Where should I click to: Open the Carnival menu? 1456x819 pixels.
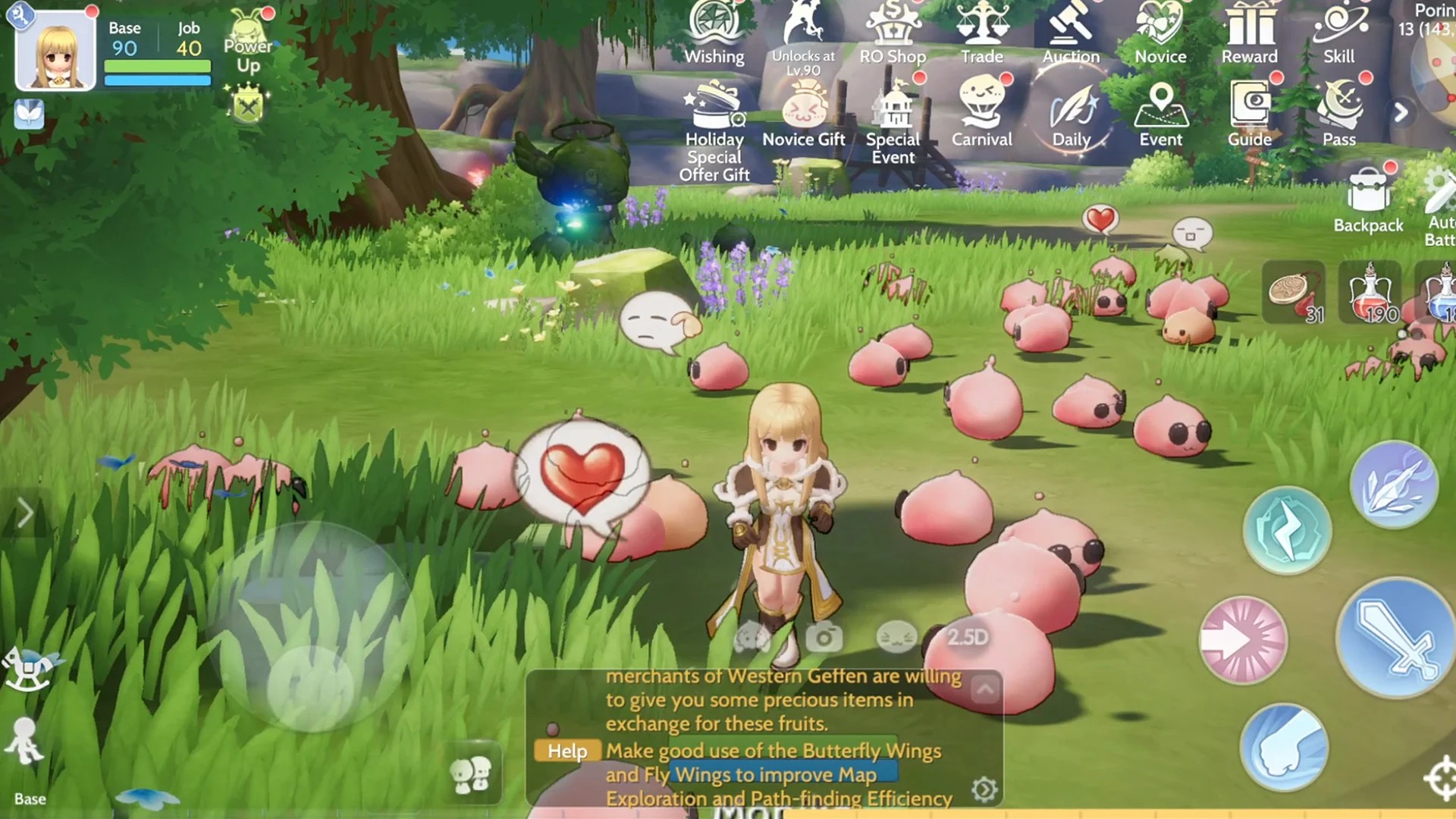982,114
